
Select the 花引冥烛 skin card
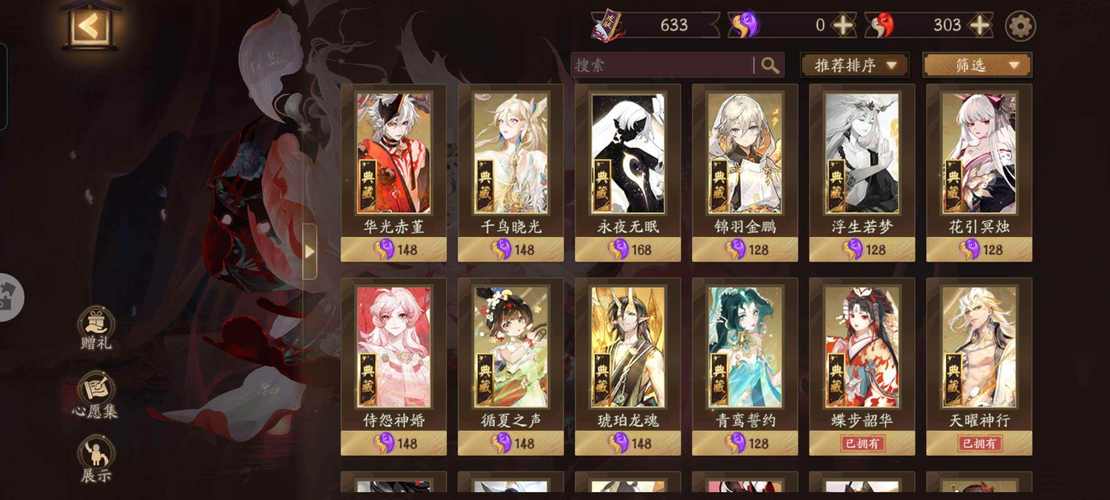pyautogui.click(x=979, y=170)
